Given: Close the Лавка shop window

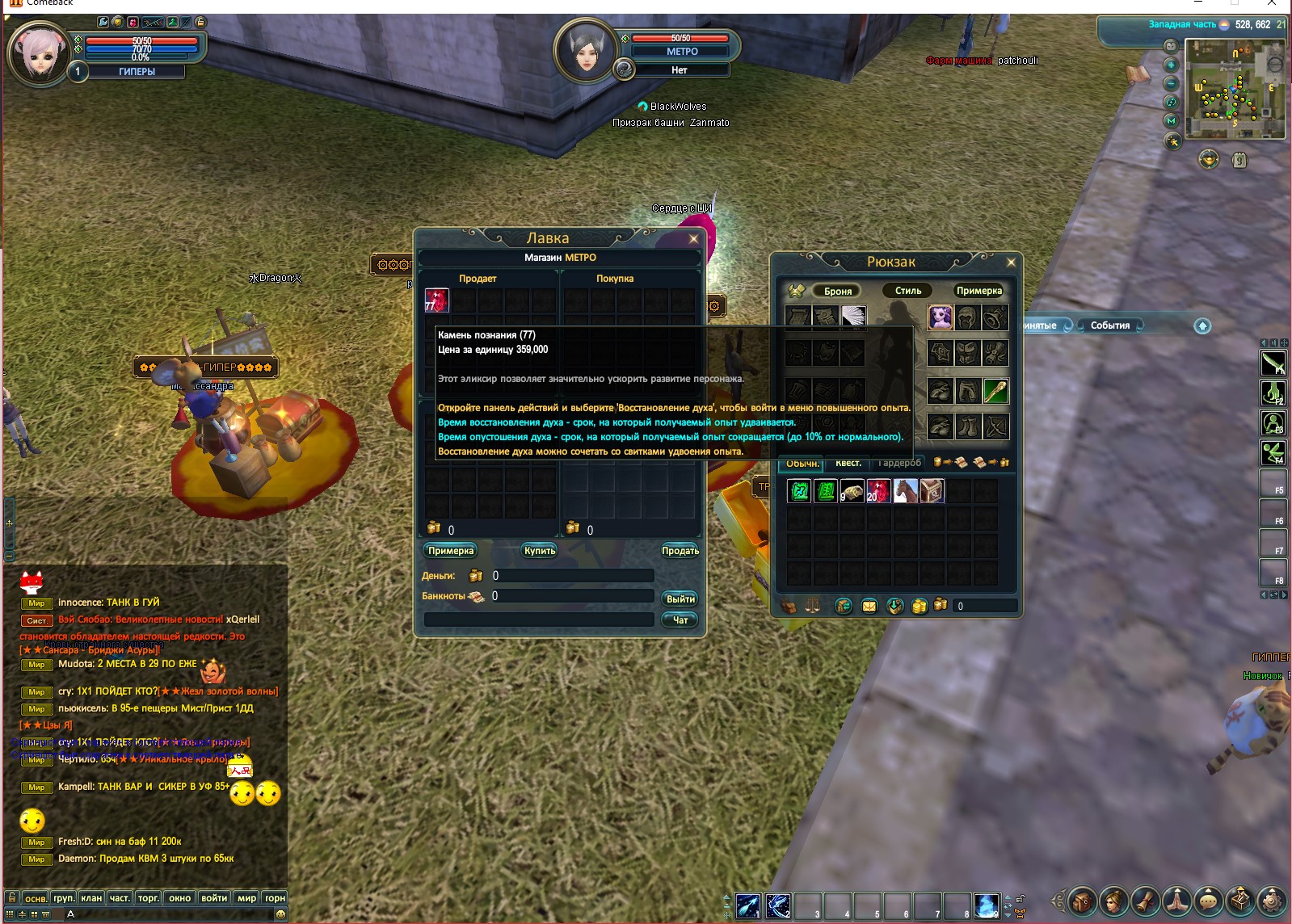Looking at the screenshot, I should [x=693, y=238].
